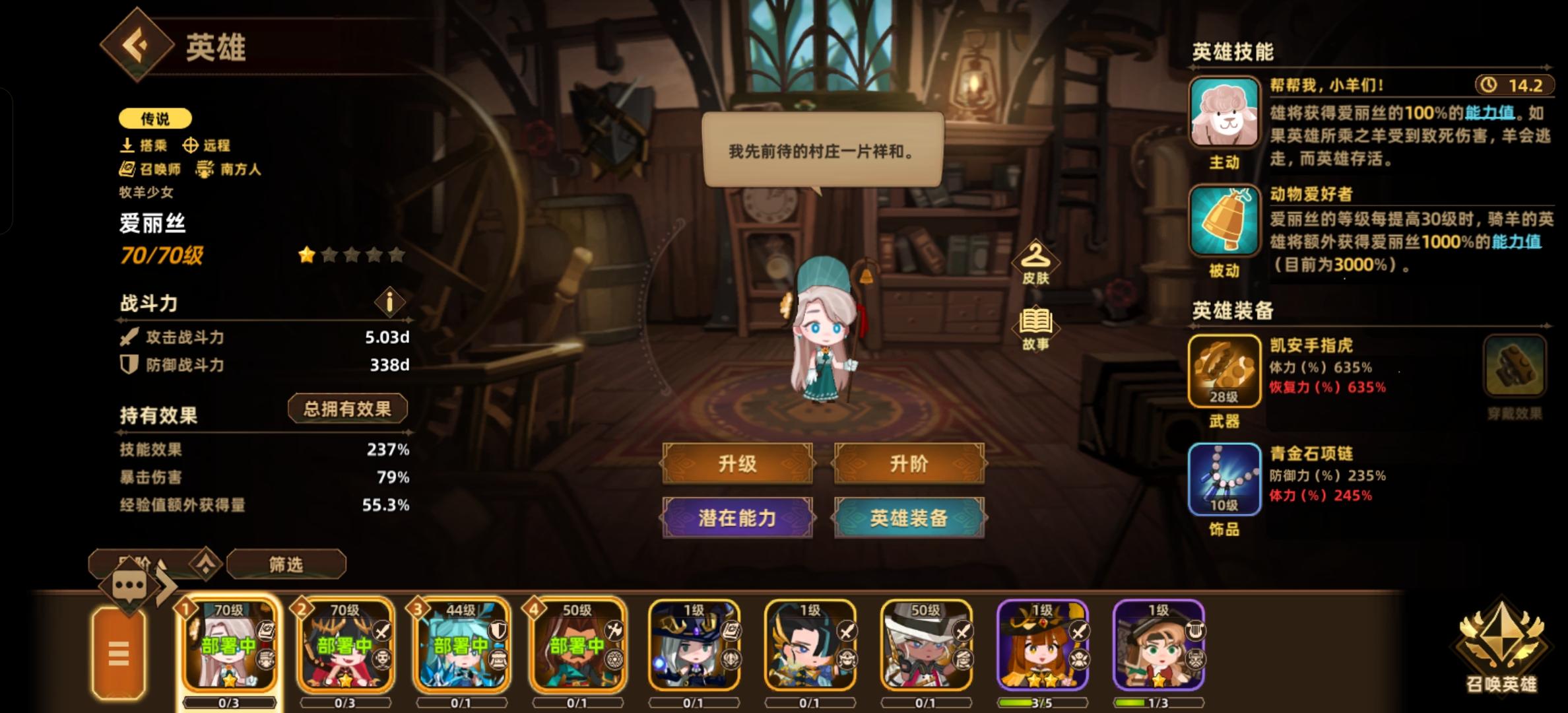This screenshot has height=713, width=1568.
Task: Show combat power info tooltip
Action: pyautogui.click(x=391, y=303)
